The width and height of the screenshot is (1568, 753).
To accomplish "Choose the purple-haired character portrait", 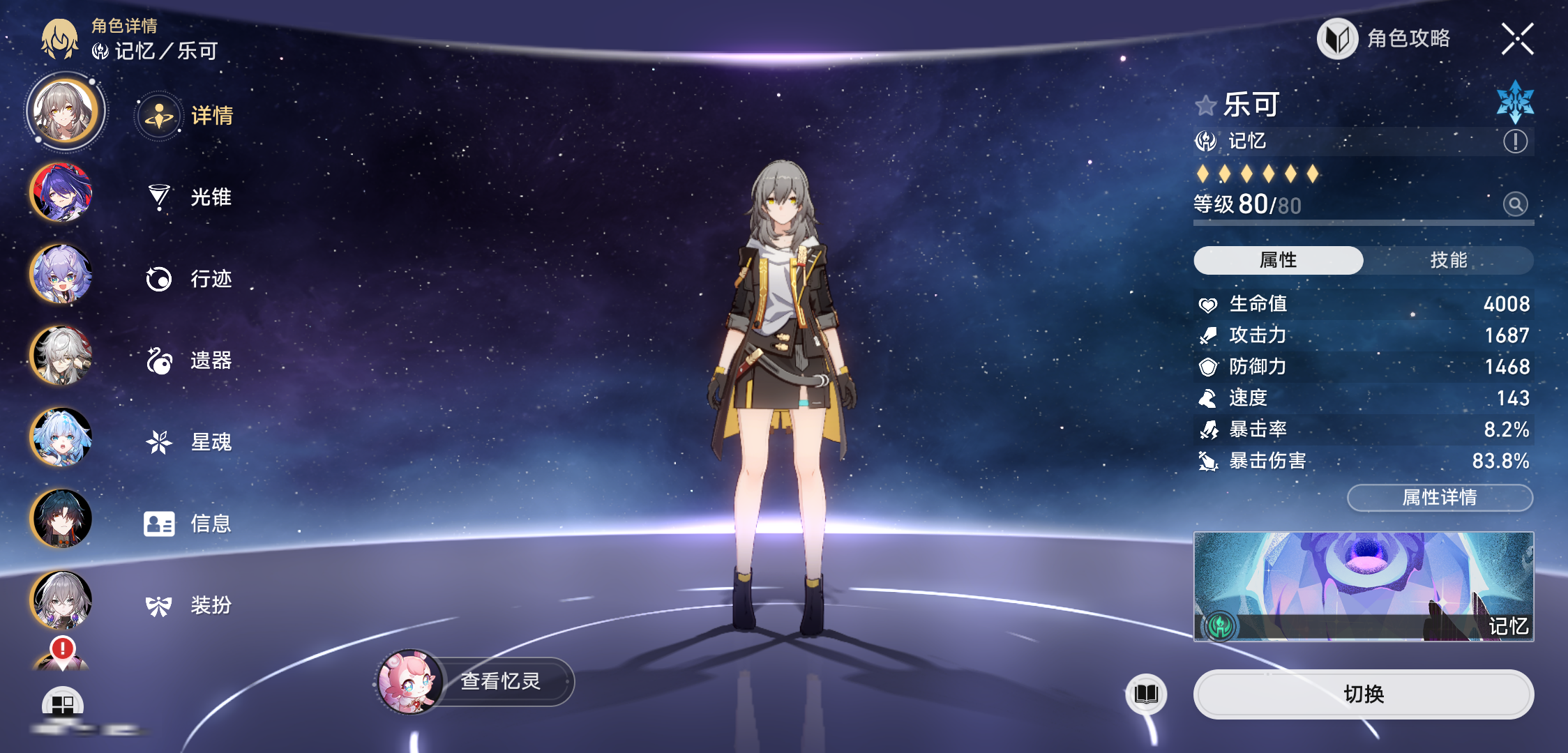I will click(61, 192).
